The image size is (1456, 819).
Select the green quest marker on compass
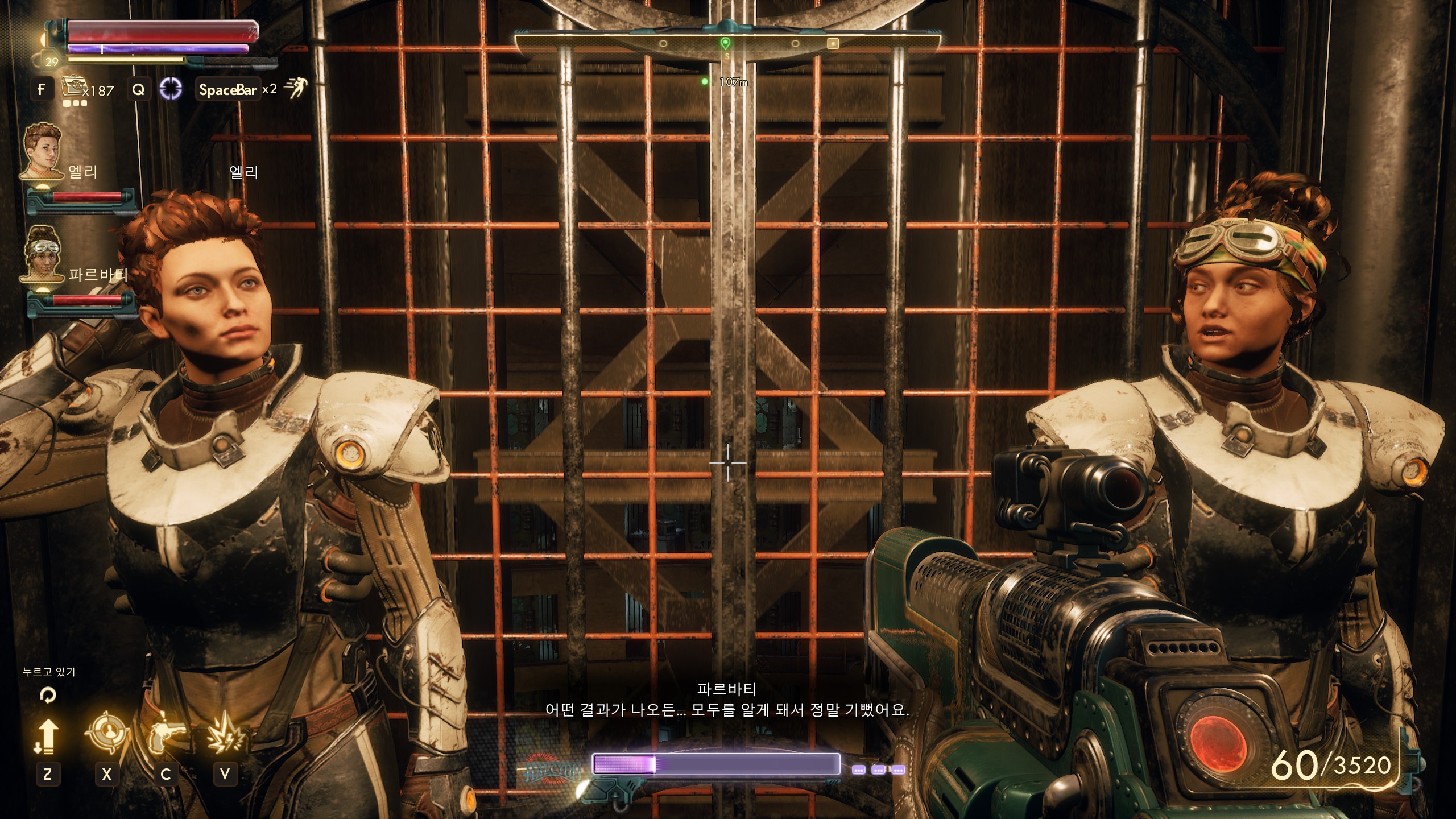[725, 43]
